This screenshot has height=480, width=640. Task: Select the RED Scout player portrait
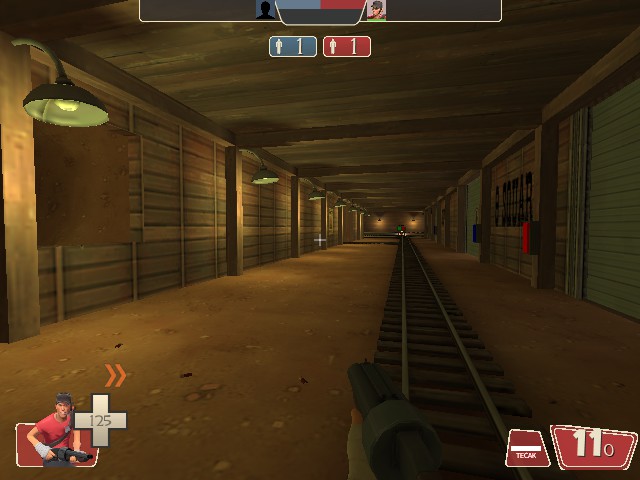point(375,10)
